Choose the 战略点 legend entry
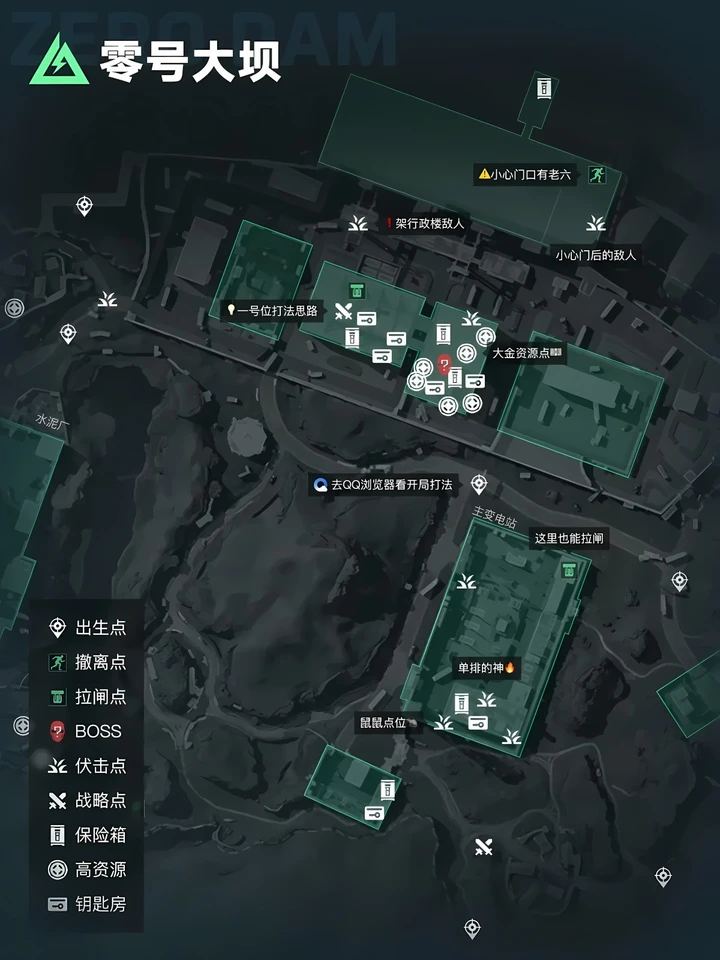The height and width of the screenshot is (960, 720). click(x=88, y=800)
